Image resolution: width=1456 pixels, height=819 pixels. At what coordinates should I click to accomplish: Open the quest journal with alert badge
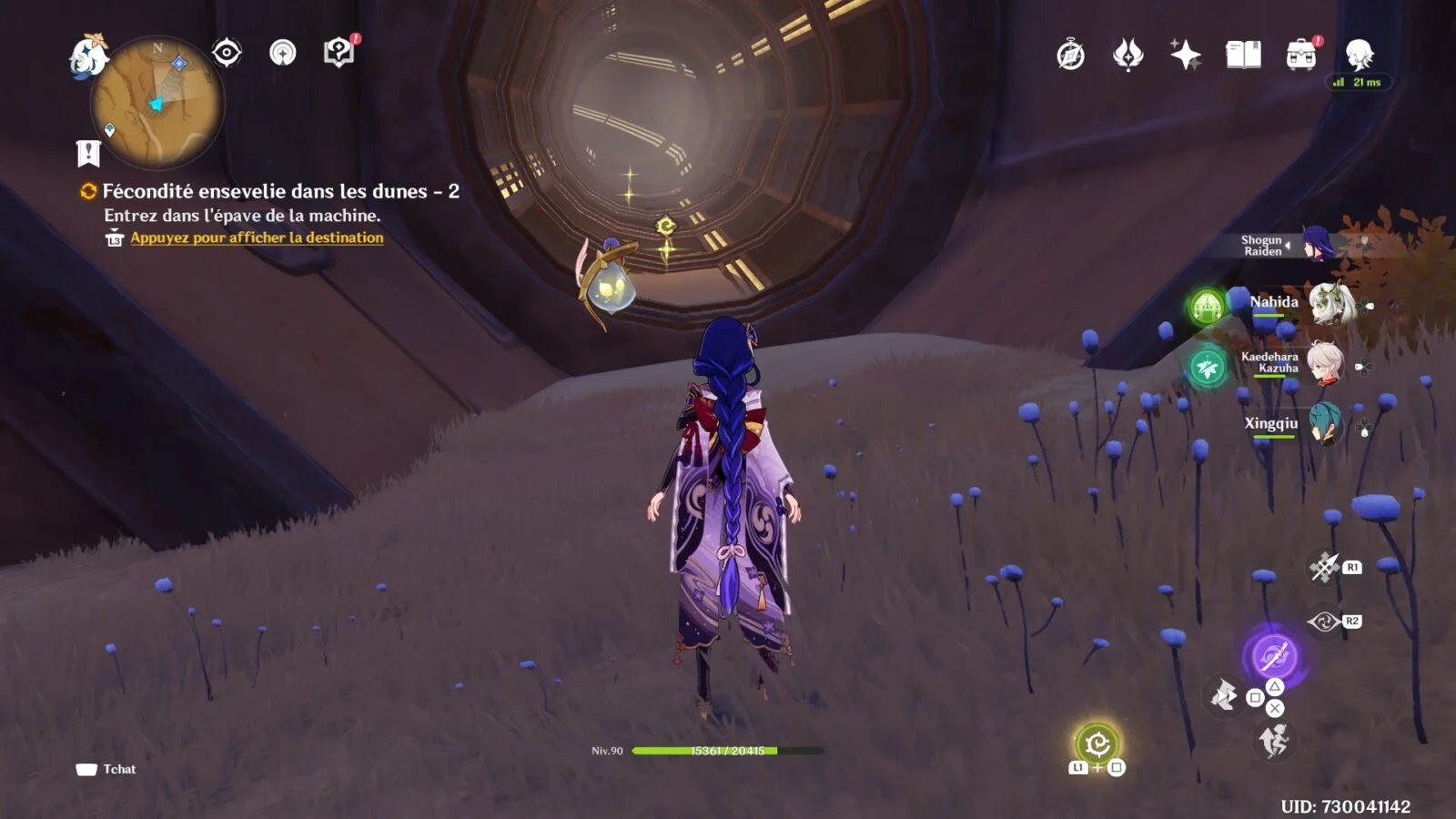click(339, 53)
